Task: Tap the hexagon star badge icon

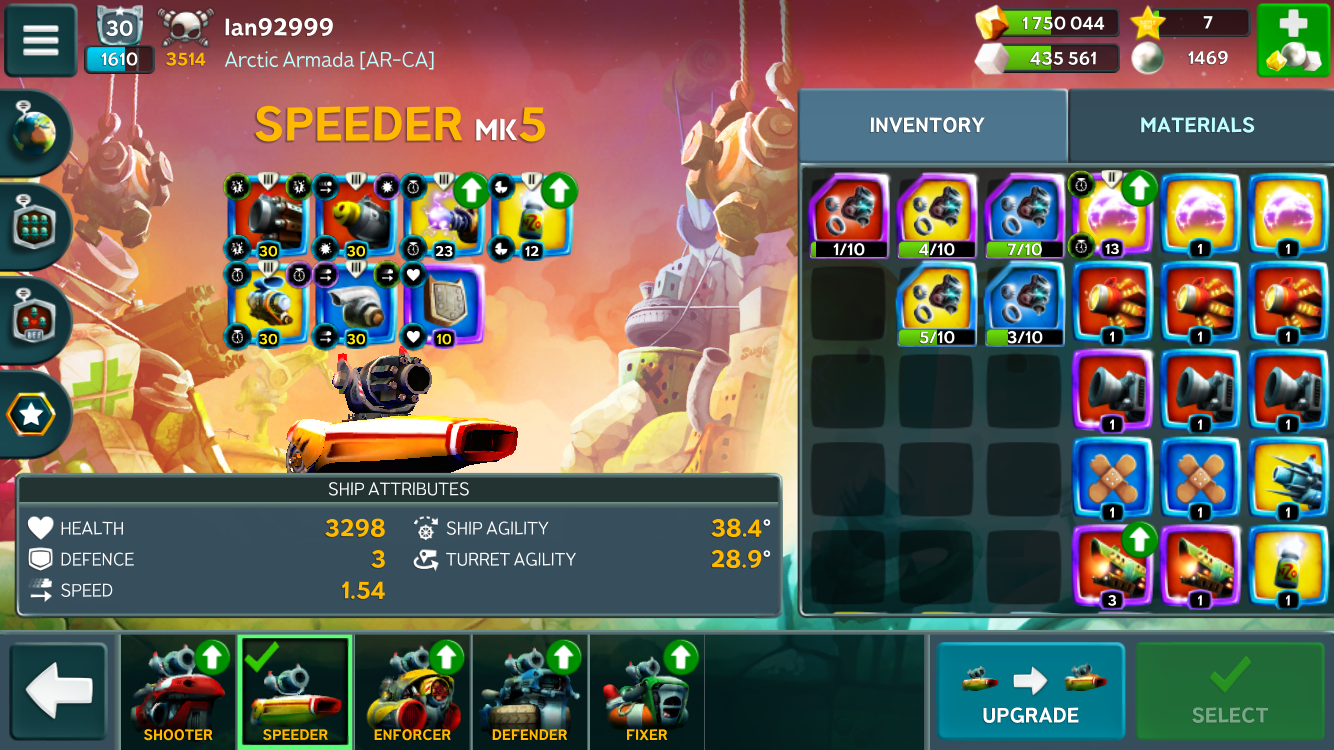Action: pyautogui.click(x=32, y=414)
